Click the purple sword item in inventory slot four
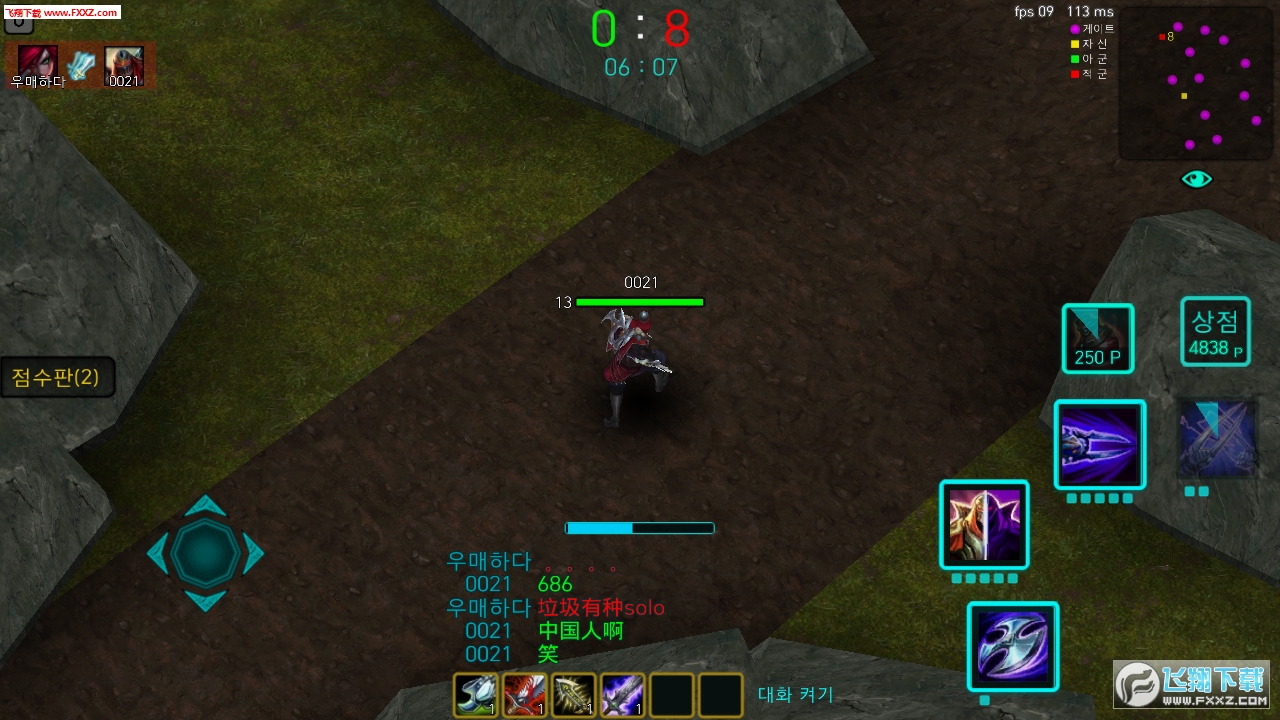Image resolution: width=1280 pixels, height=720 pixels. (x=622, y=694)
